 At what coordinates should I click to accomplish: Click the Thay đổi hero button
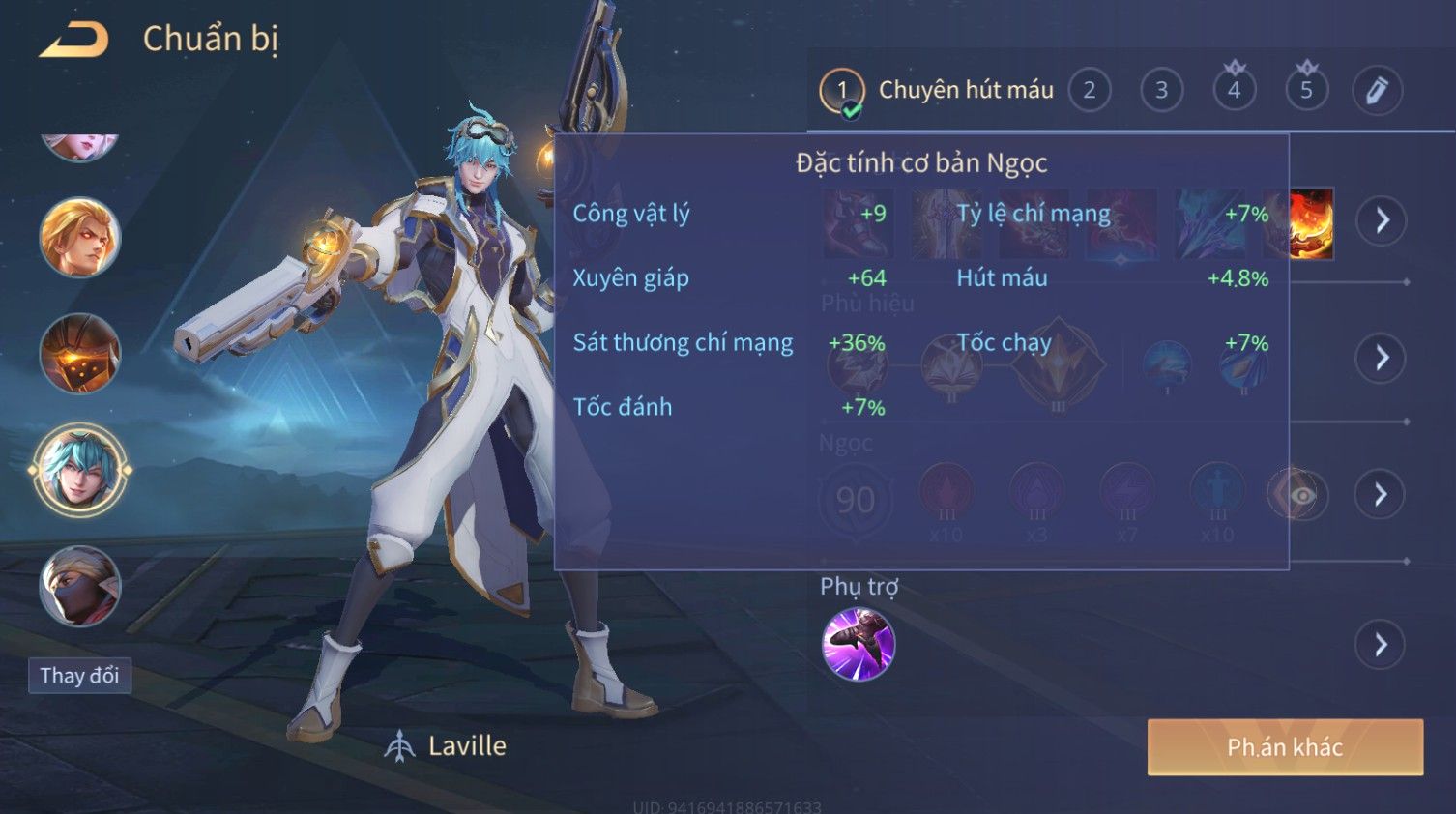point(79,676)
